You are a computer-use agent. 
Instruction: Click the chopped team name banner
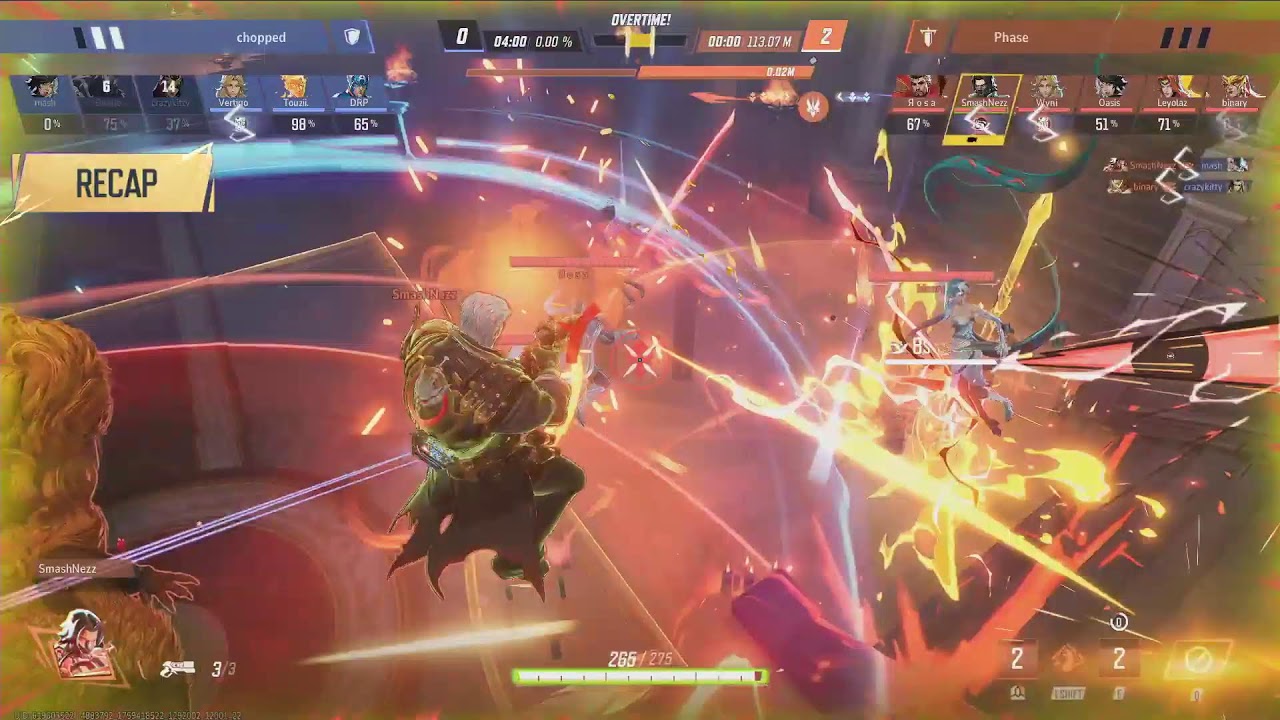261,38
